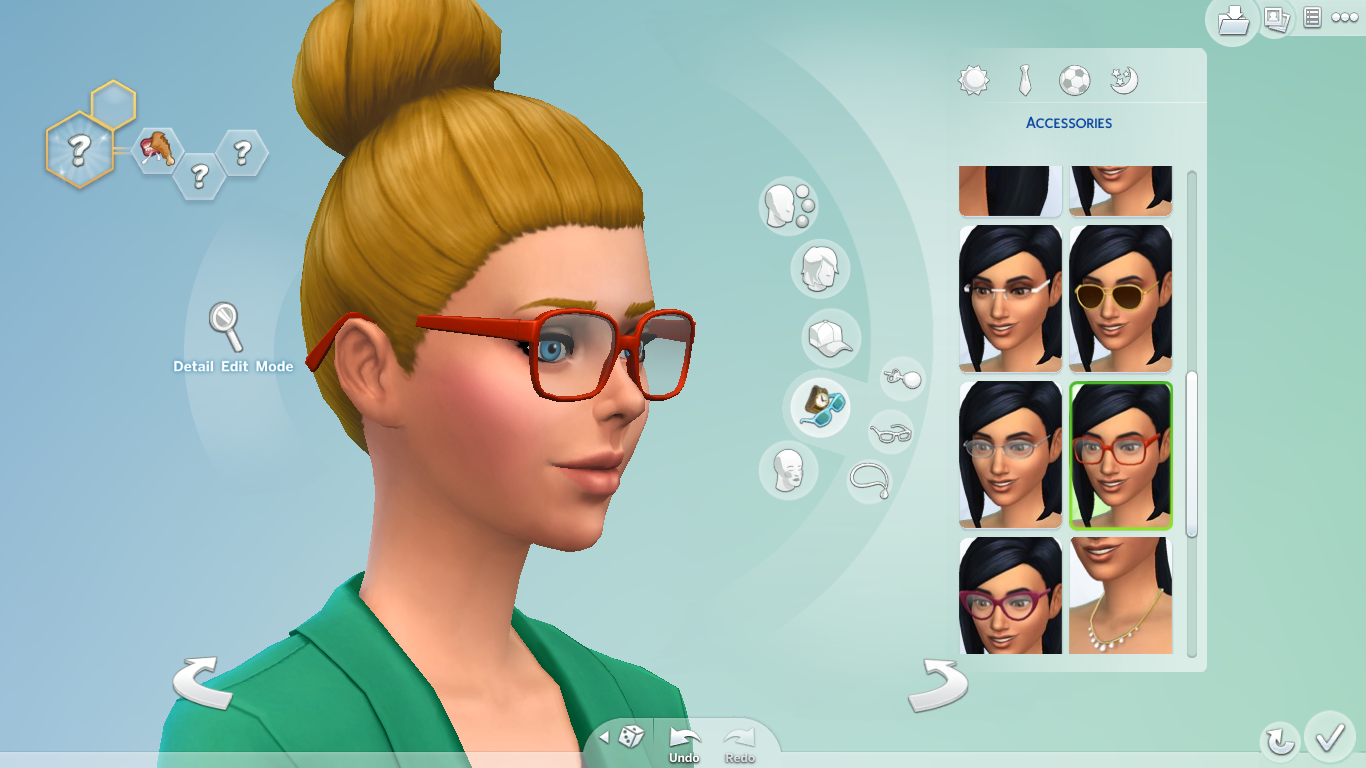Open the Athletic outfits tab
The height and width of the screenshot is (768, 1366).
[1075, 80]
